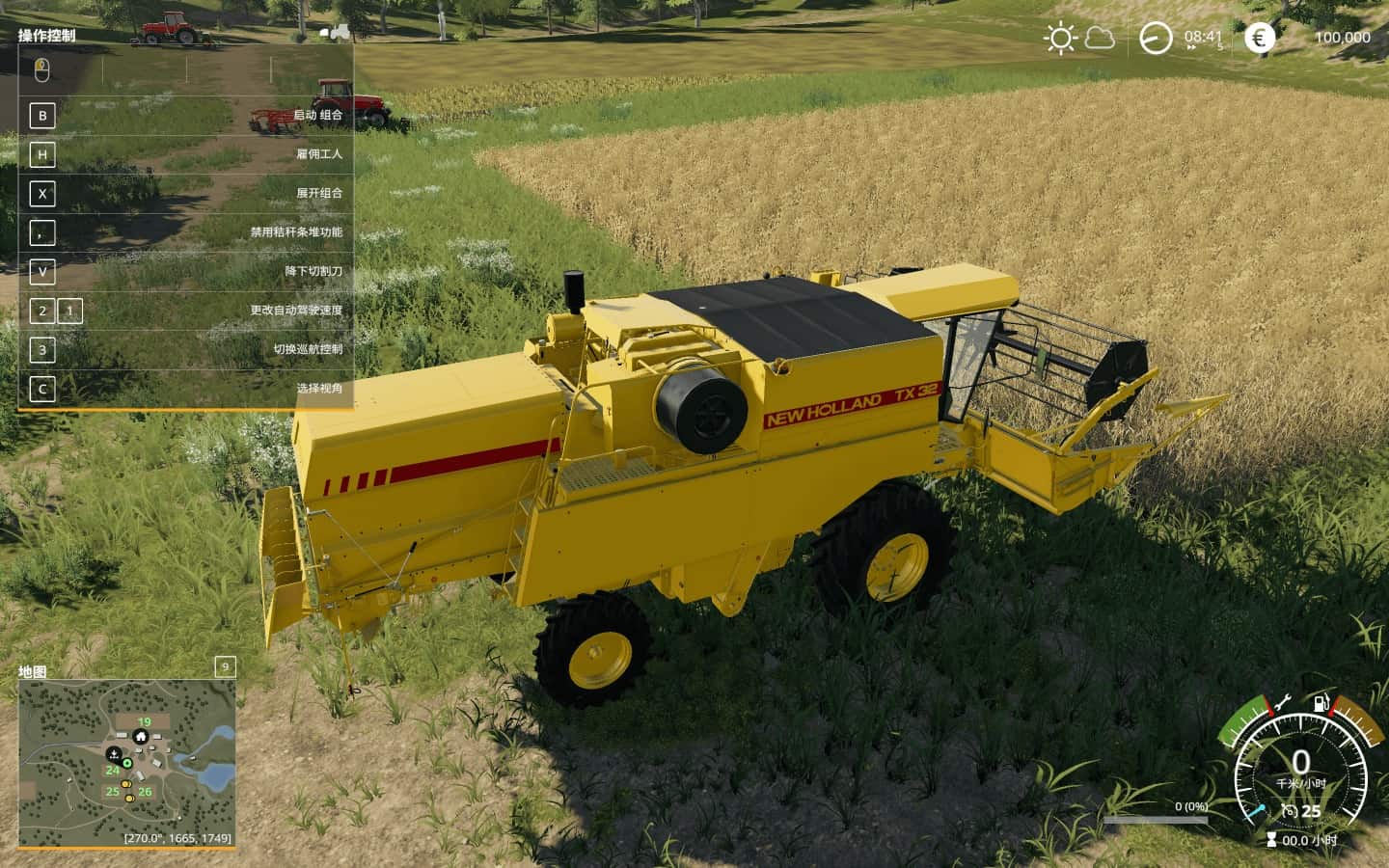Click the sun weather icon
The image size is (1389, 868).
1060,39
